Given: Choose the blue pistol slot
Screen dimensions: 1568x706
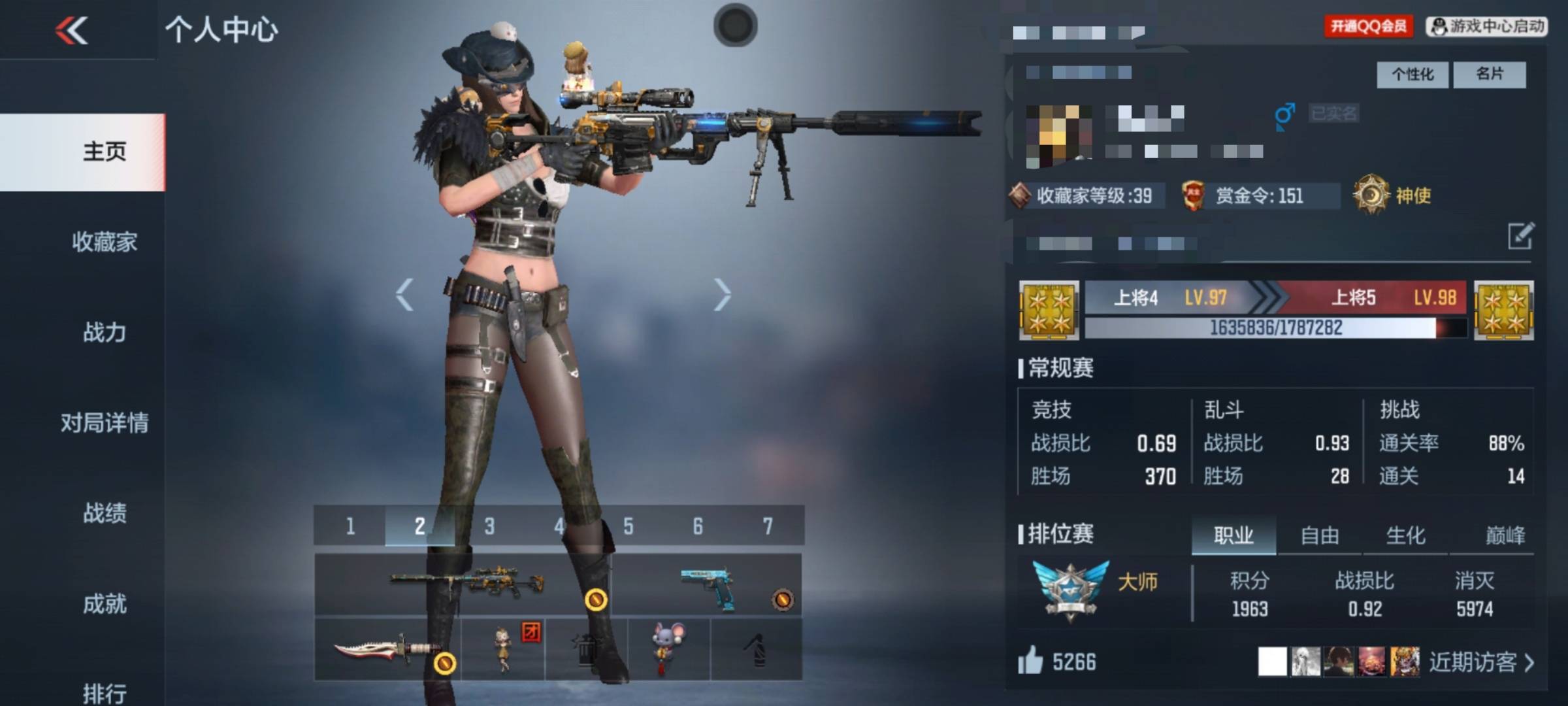Looking at the screenshot, I should pos(707,585).
